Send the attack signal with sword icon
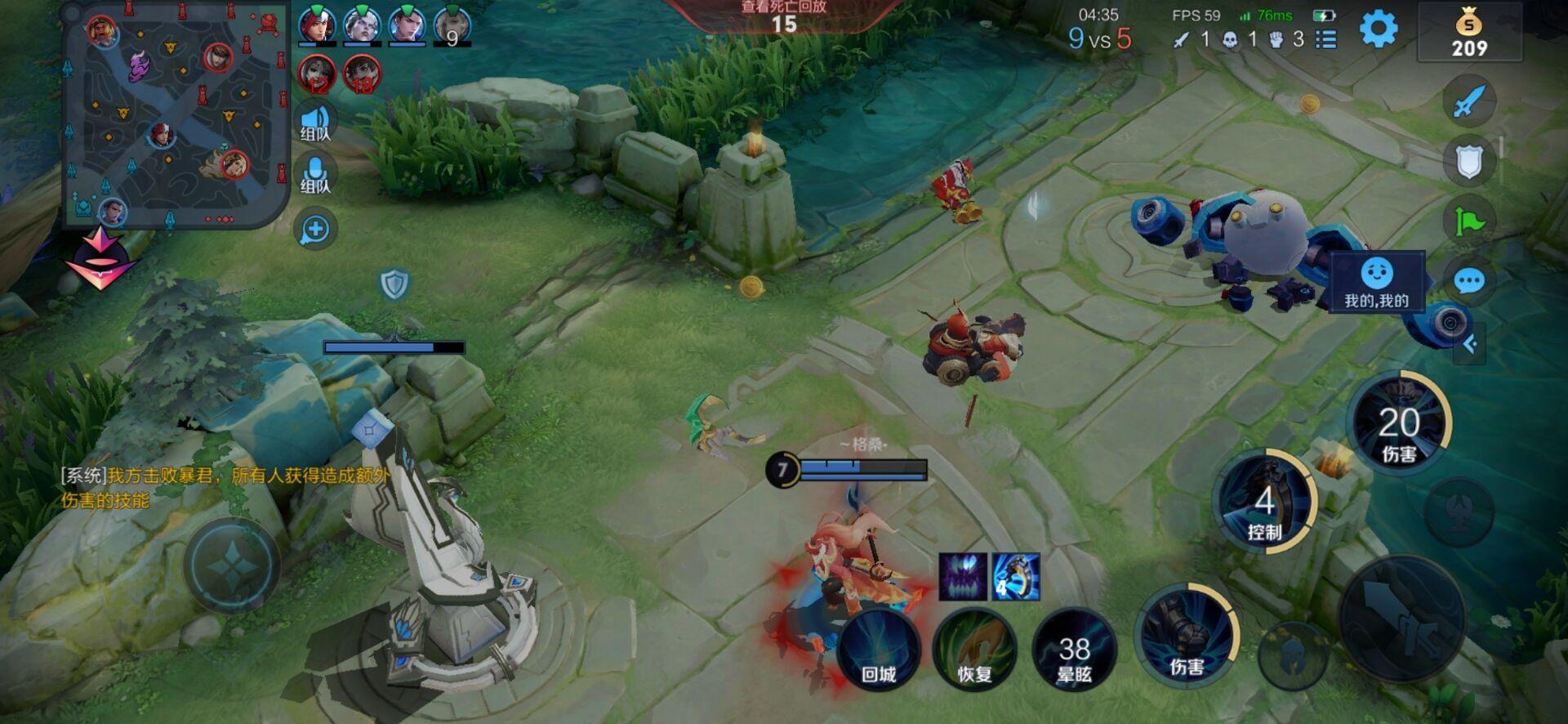 [x=1469, y=102]
